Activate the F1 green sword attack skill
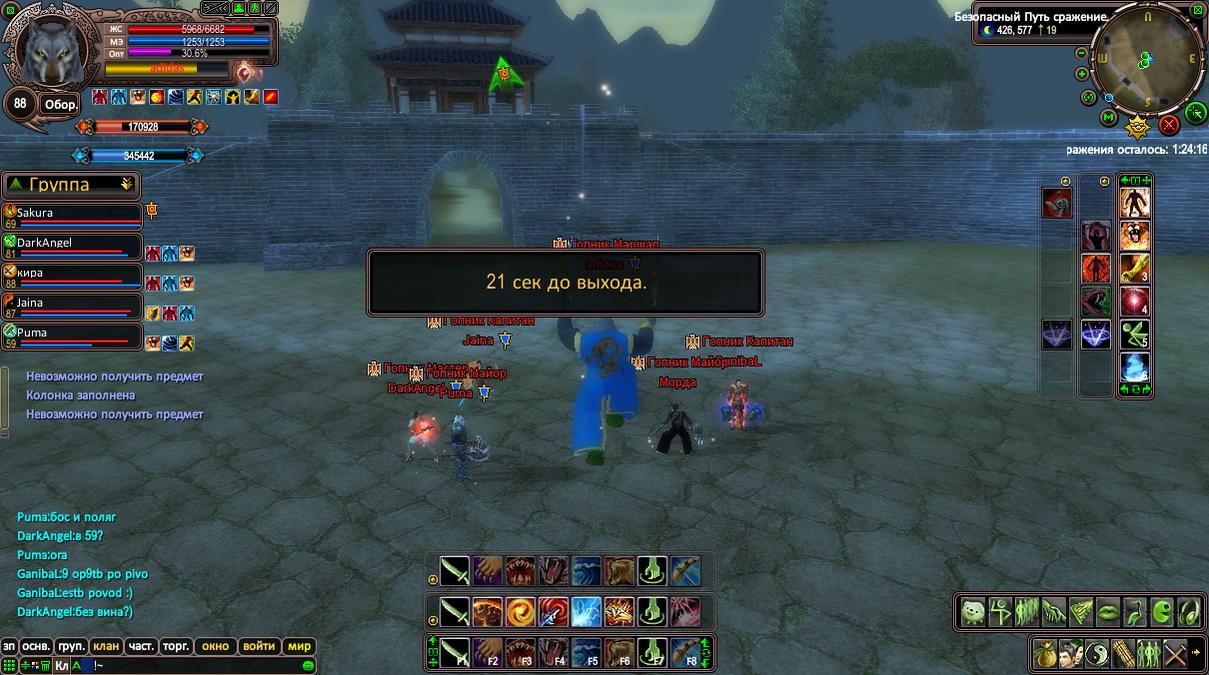This screenshot has width=1209, height=675. point(455,651)
